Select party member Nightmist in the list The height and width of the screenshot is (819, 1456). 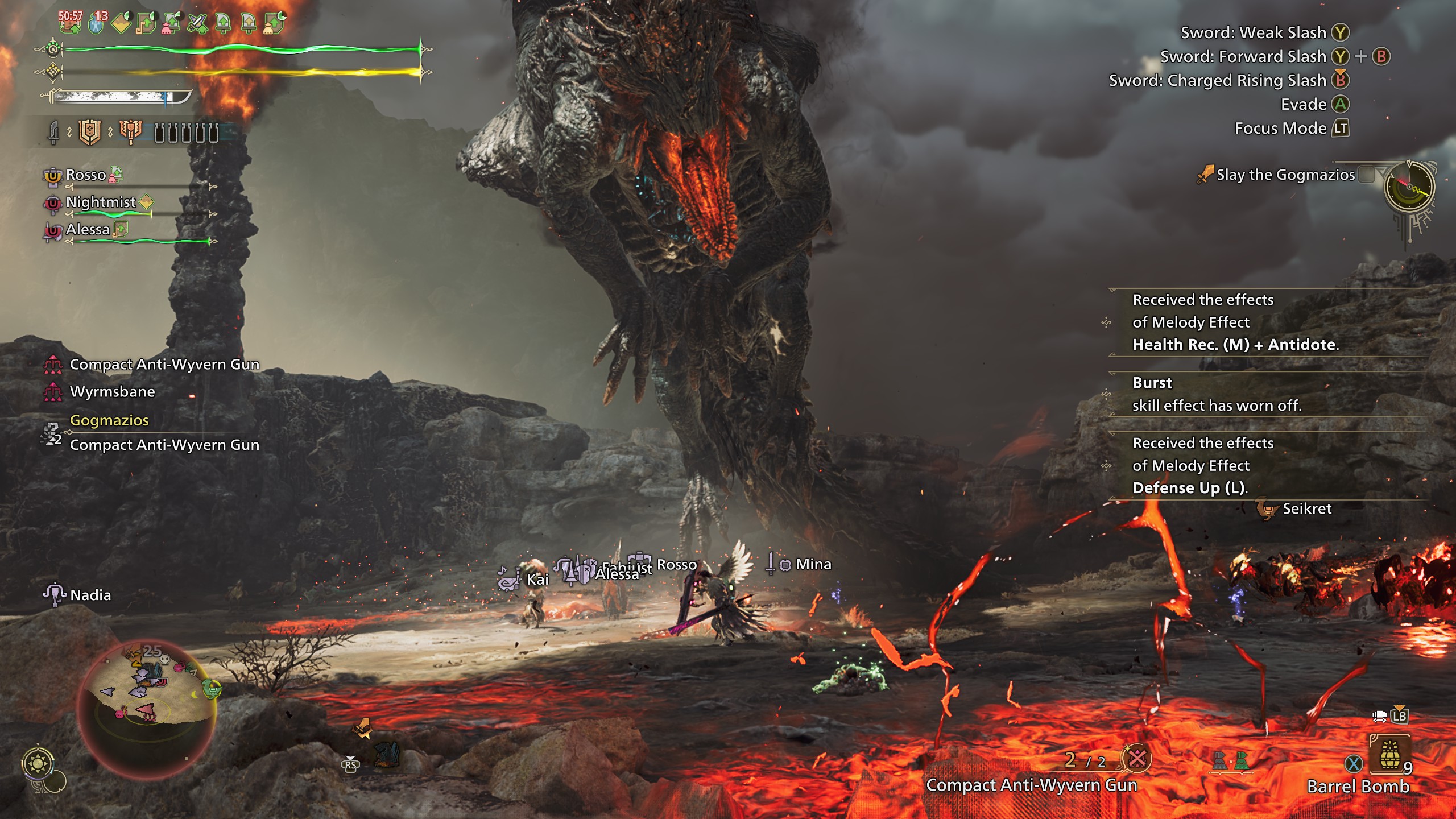pyautogui.click(x=101, y=202)
